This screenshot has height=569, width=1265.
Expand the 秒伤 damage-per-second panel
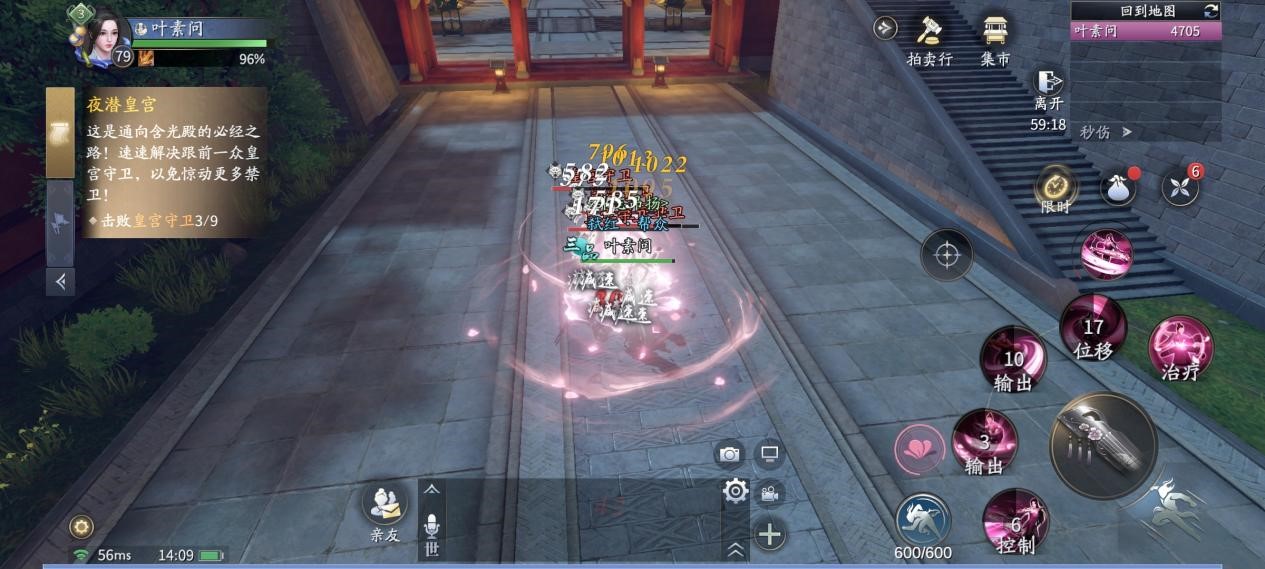(x=1106, y=131)
